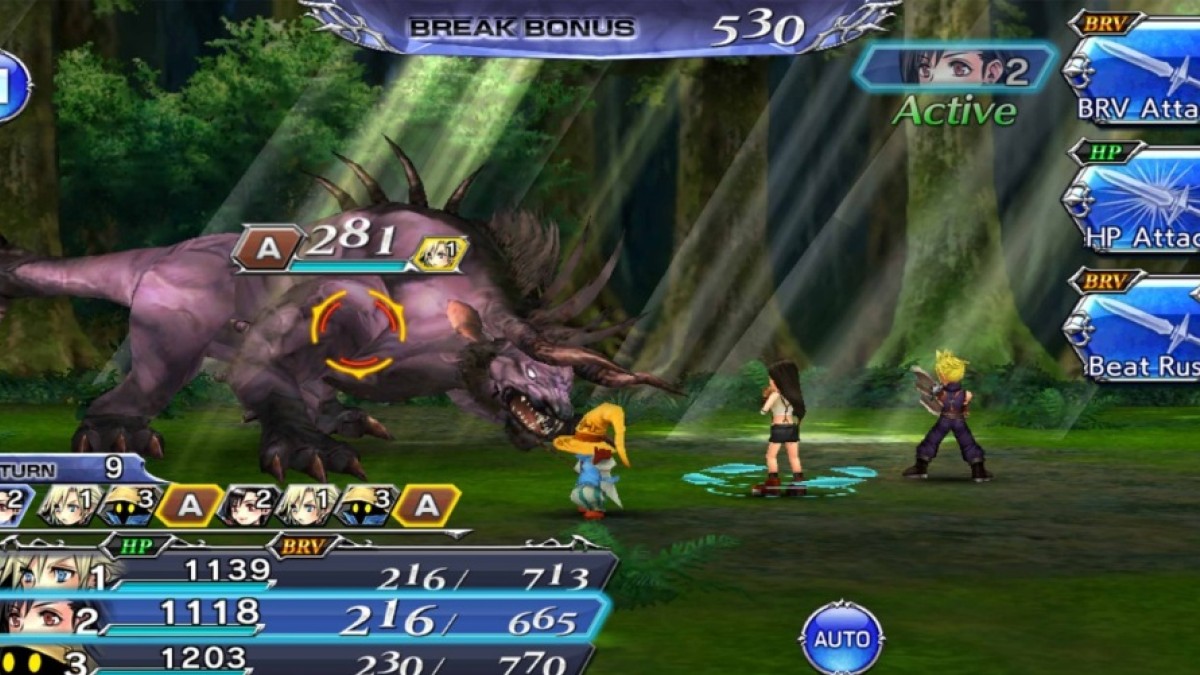
Task: Target the enemy with orange reticle
Action: 358,331
